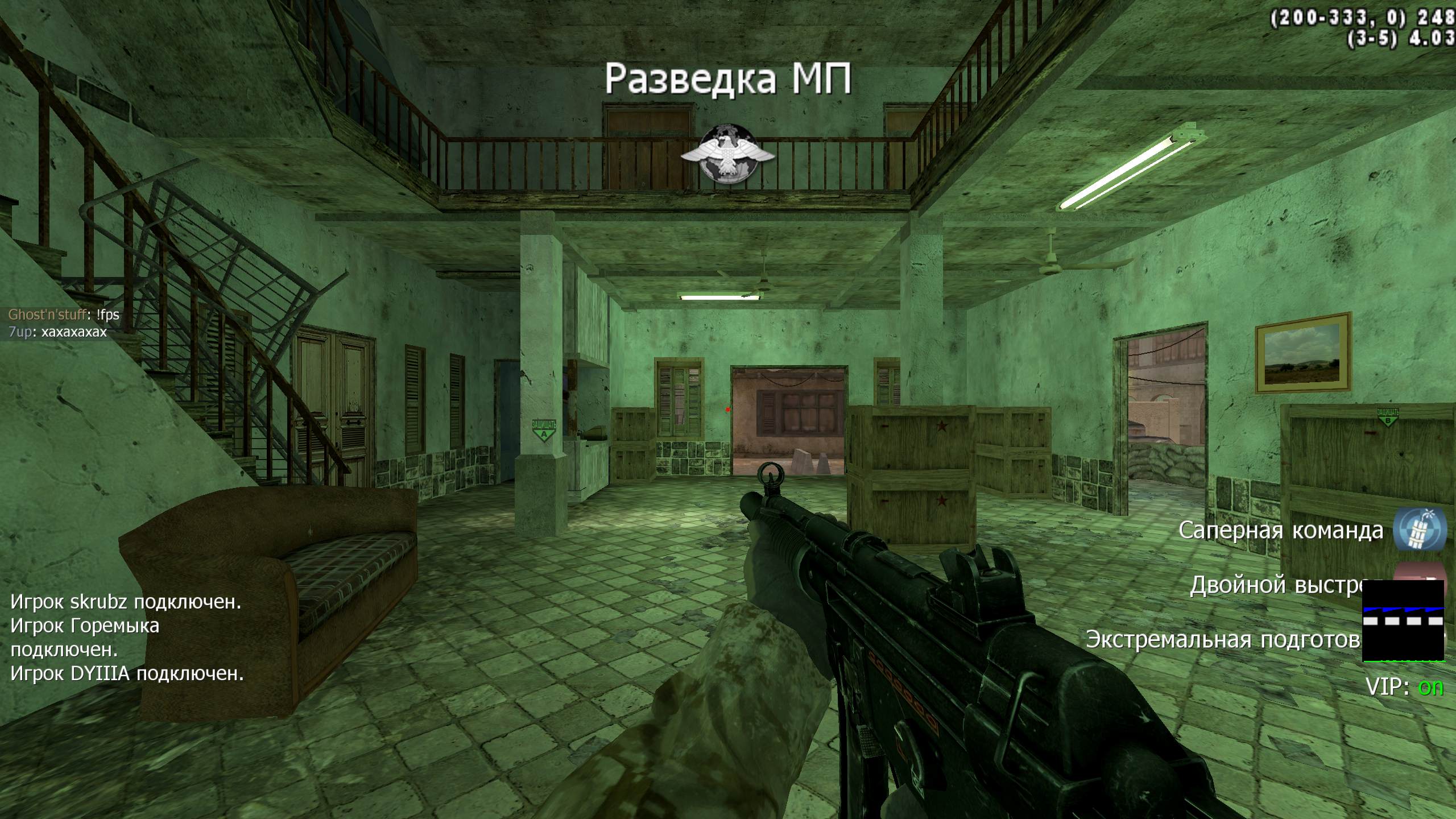Click the Защищать A objective marker
Screen dimensions: 1456x819
click(544, 431)
